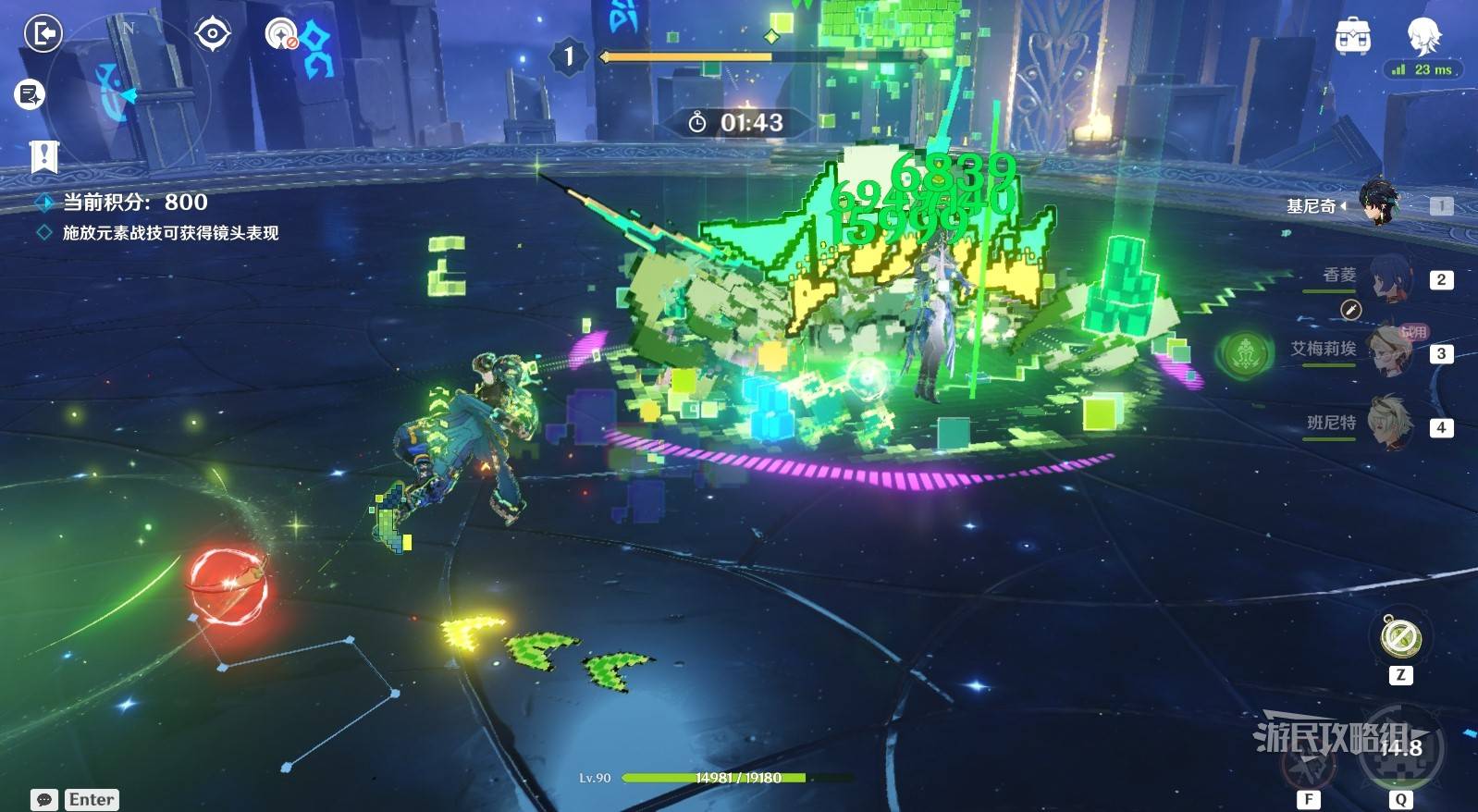Viewport: 1478px width, 812px height.
Task: Open the character profile menu icon
Action: click(x=1423, y=35)
